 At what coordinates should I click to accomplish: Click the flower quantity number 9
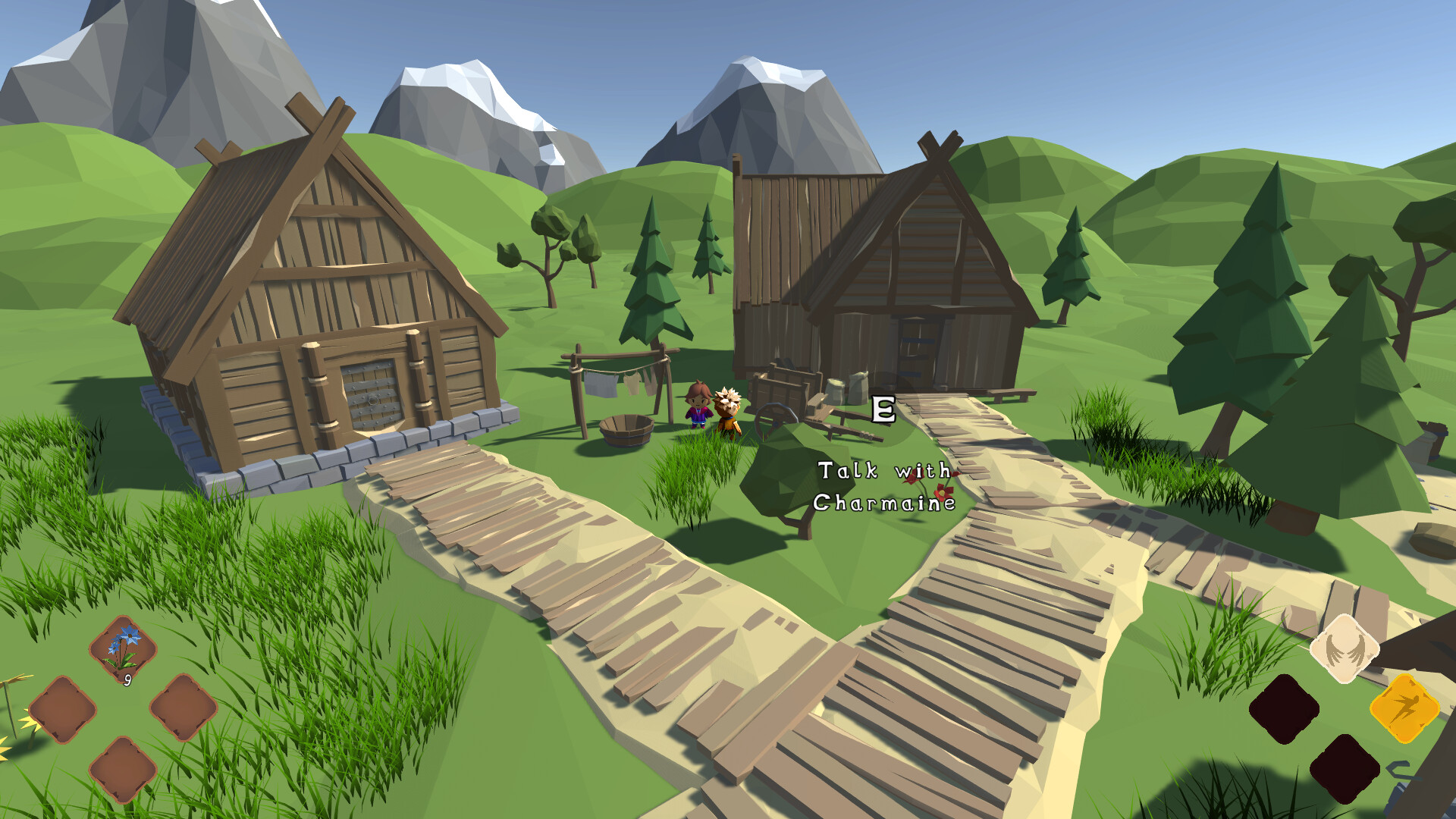128,679
